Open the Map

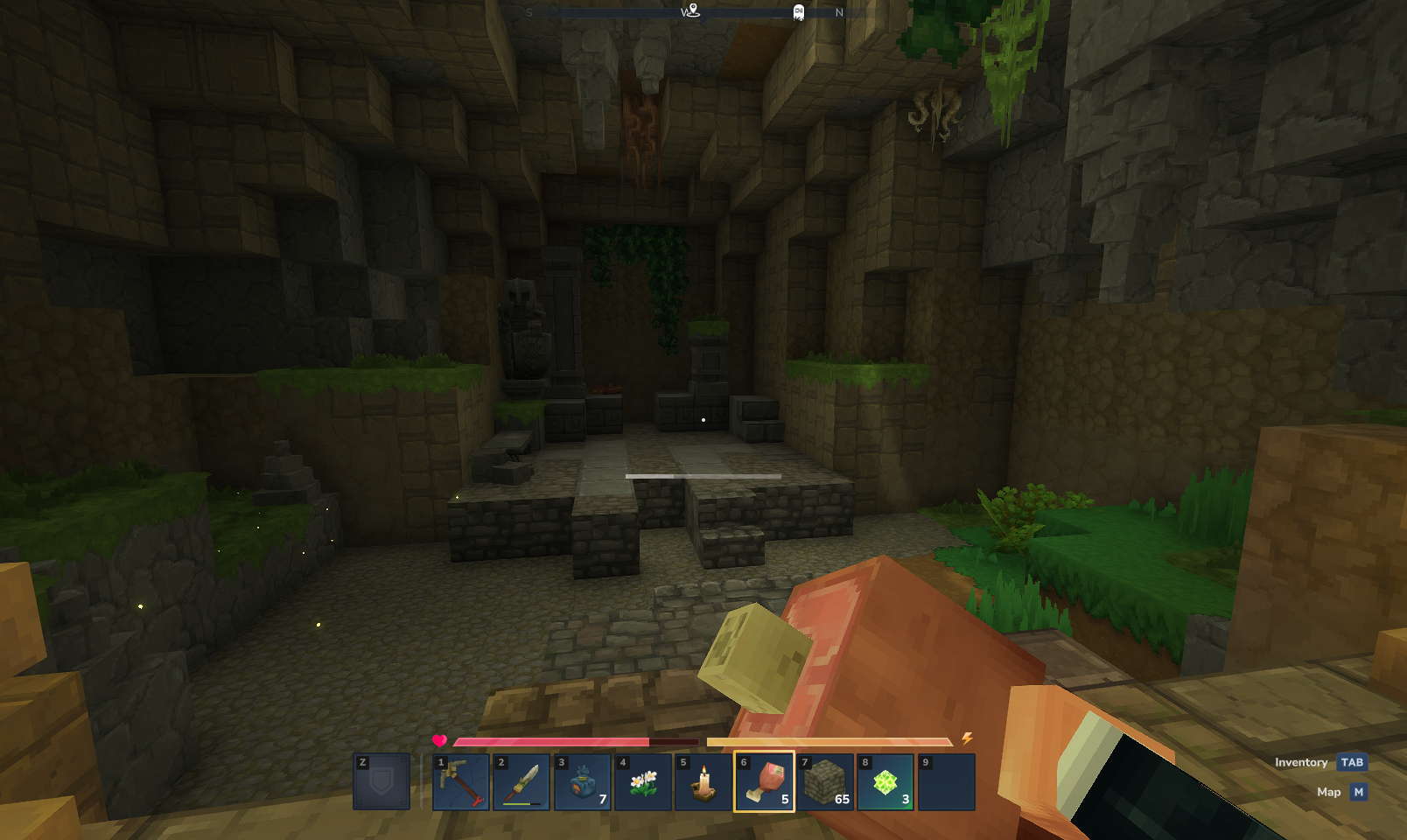pyautogui.click(x=1358, y=792)
